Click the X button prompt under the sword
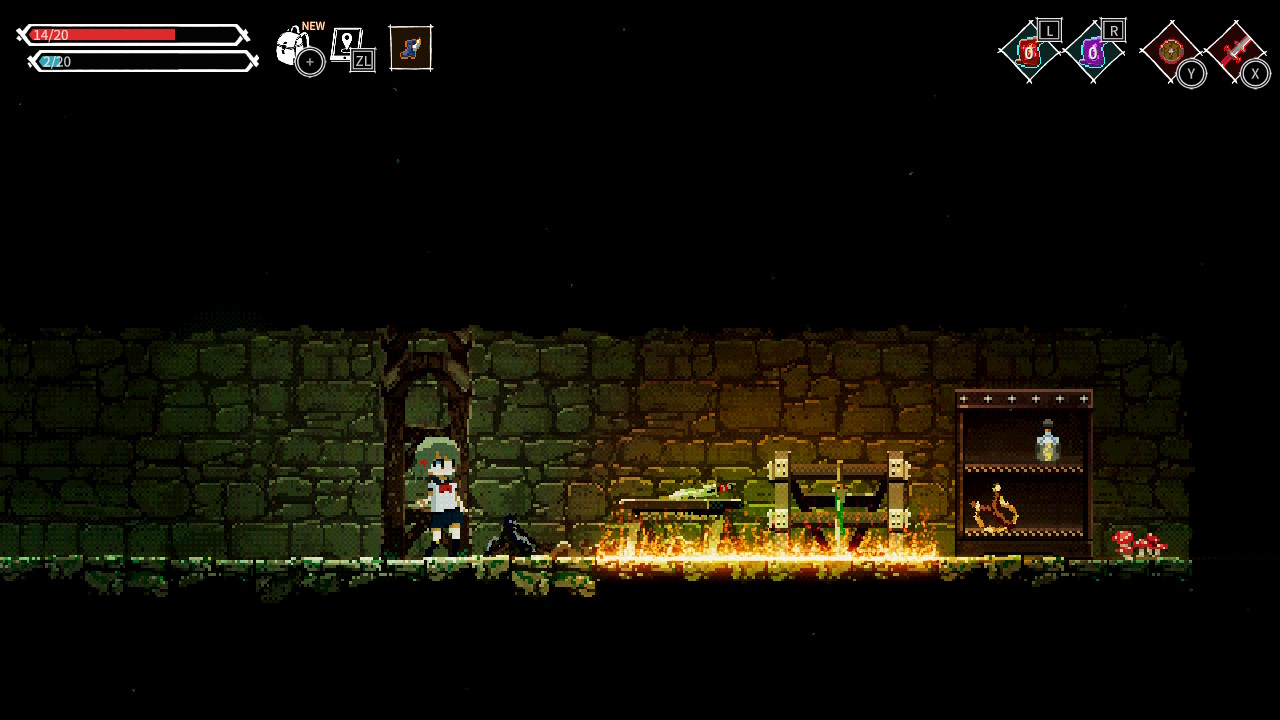 point(1257,73)
